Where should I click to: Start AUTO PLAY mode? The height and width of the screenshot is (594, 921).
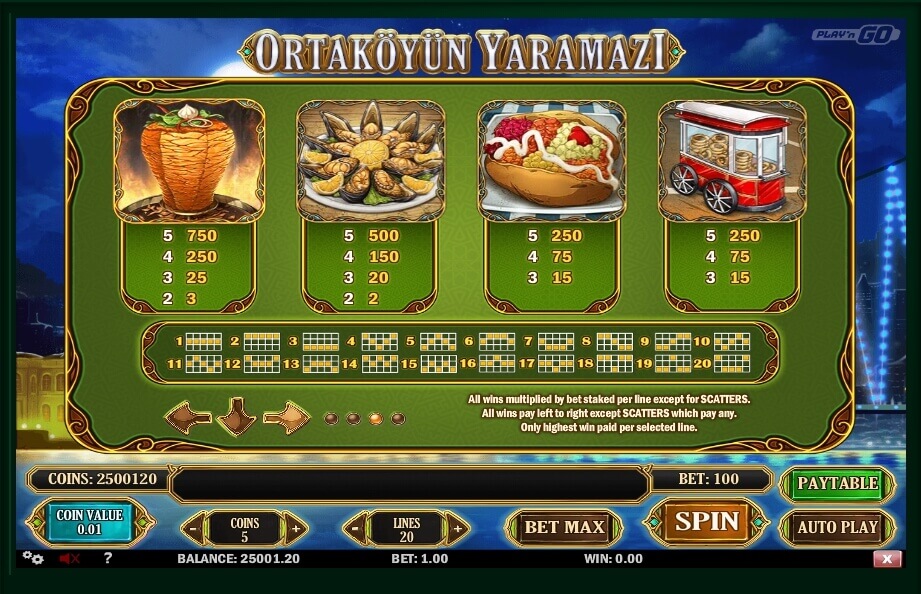pos(837,527)
